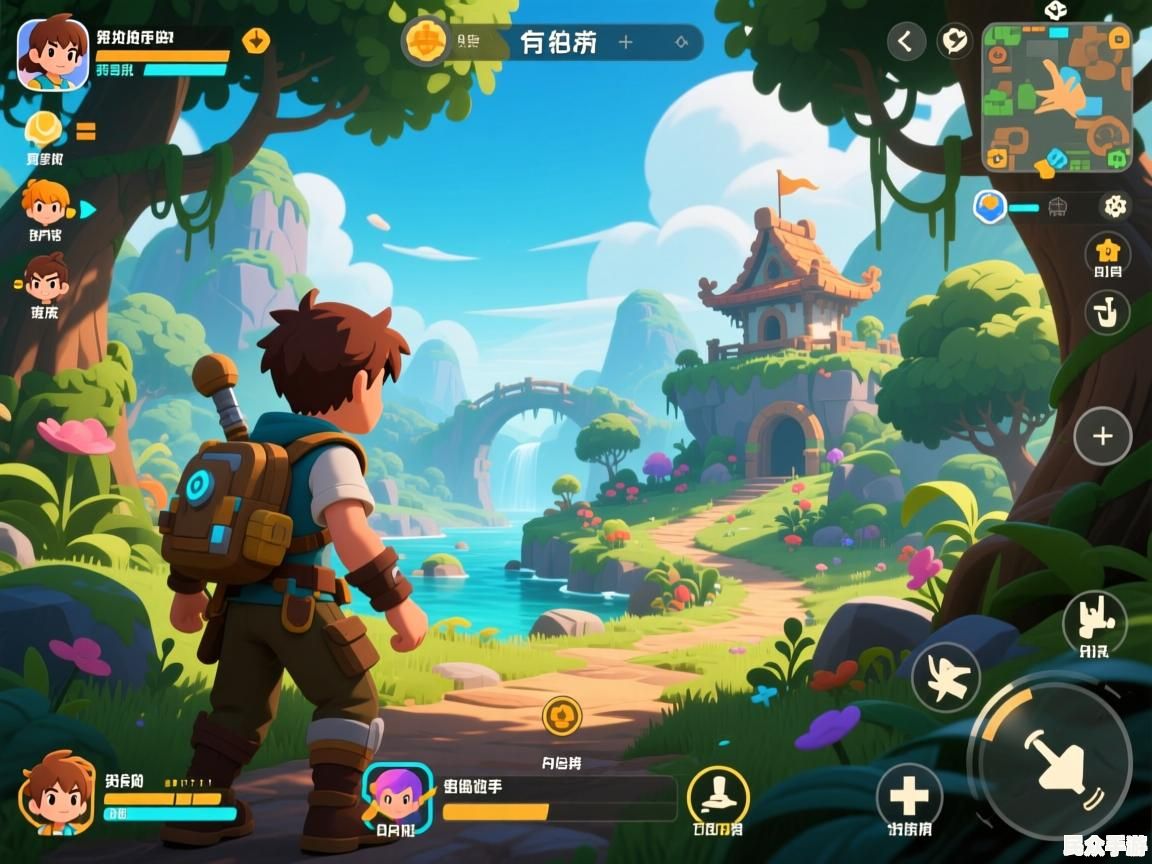Use the dash skill button left of attack

tap(945, 677)
